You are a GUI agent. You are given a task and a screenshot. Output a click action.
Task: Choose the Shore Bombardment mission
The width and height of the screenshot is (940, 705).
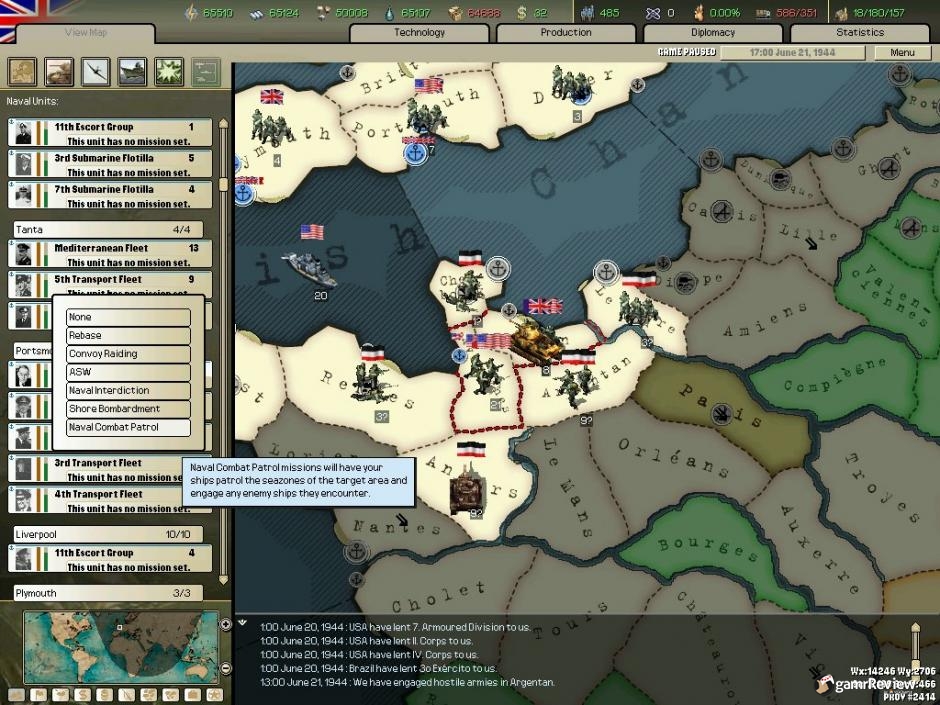click(128, 409)
